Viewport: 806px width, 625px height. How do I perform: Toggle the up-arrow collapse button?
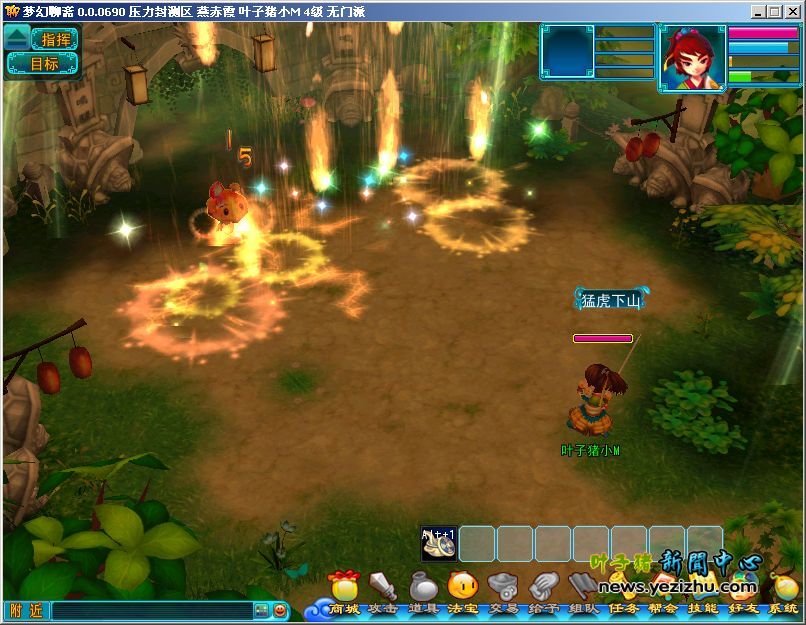(16, 38)
